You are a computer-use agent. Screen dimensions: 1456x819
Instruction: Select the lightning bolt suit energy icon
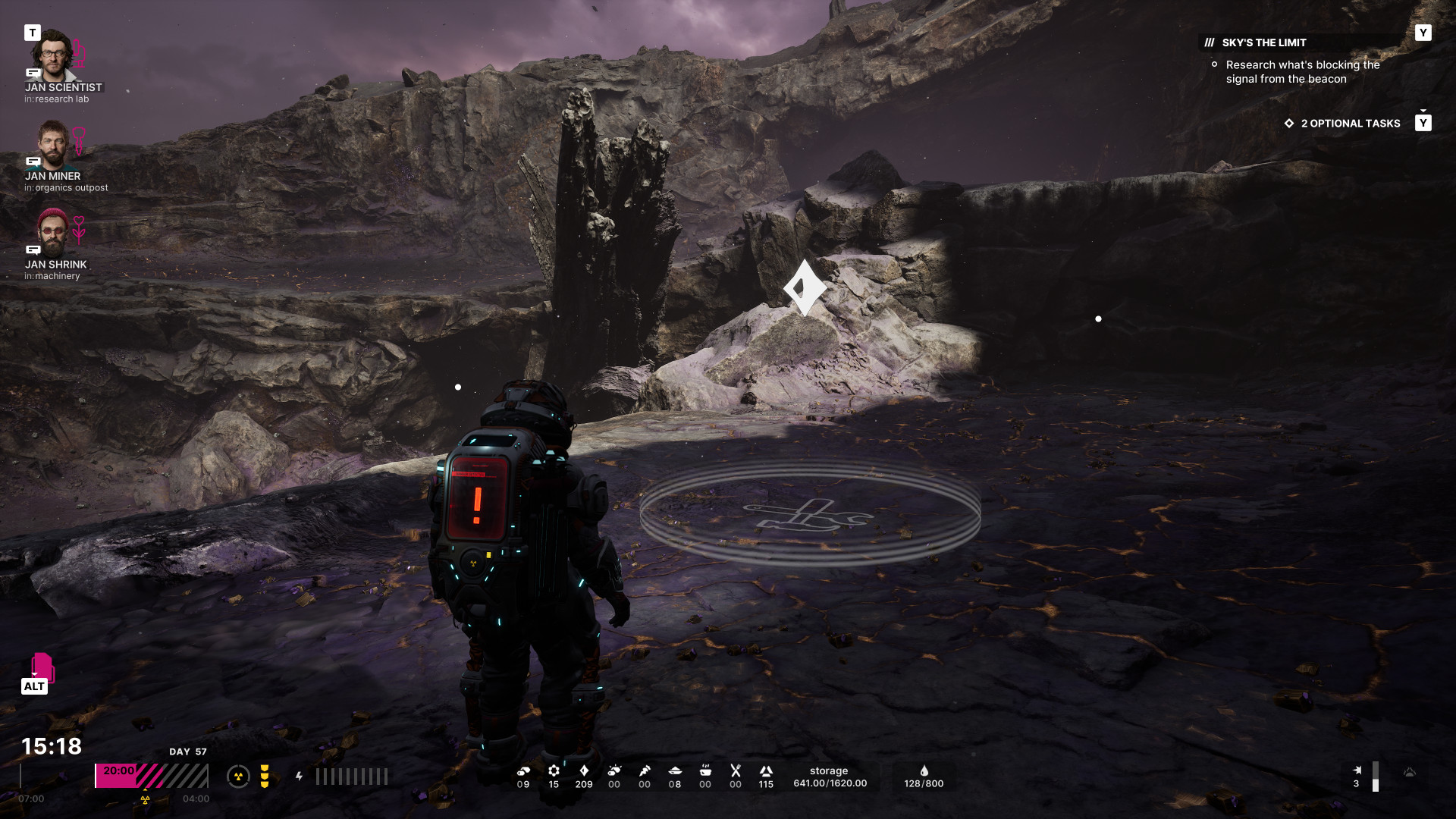[300, 777]
